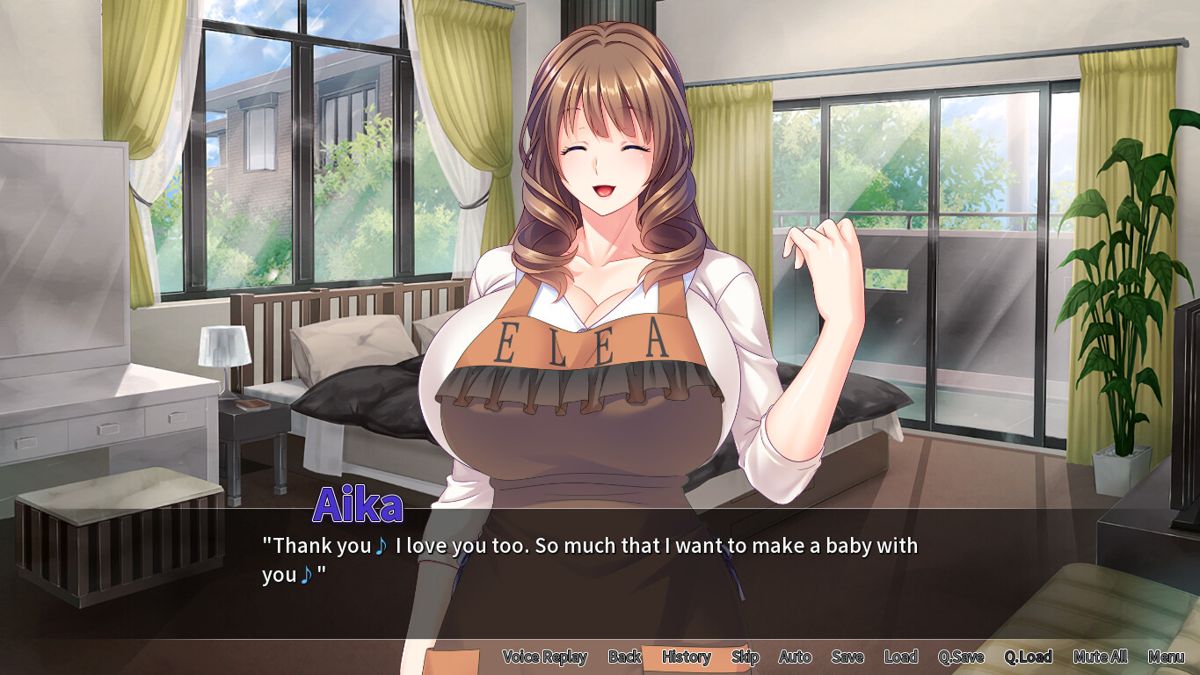Turn on Auto advance
1200x675 pixels.
795,657
